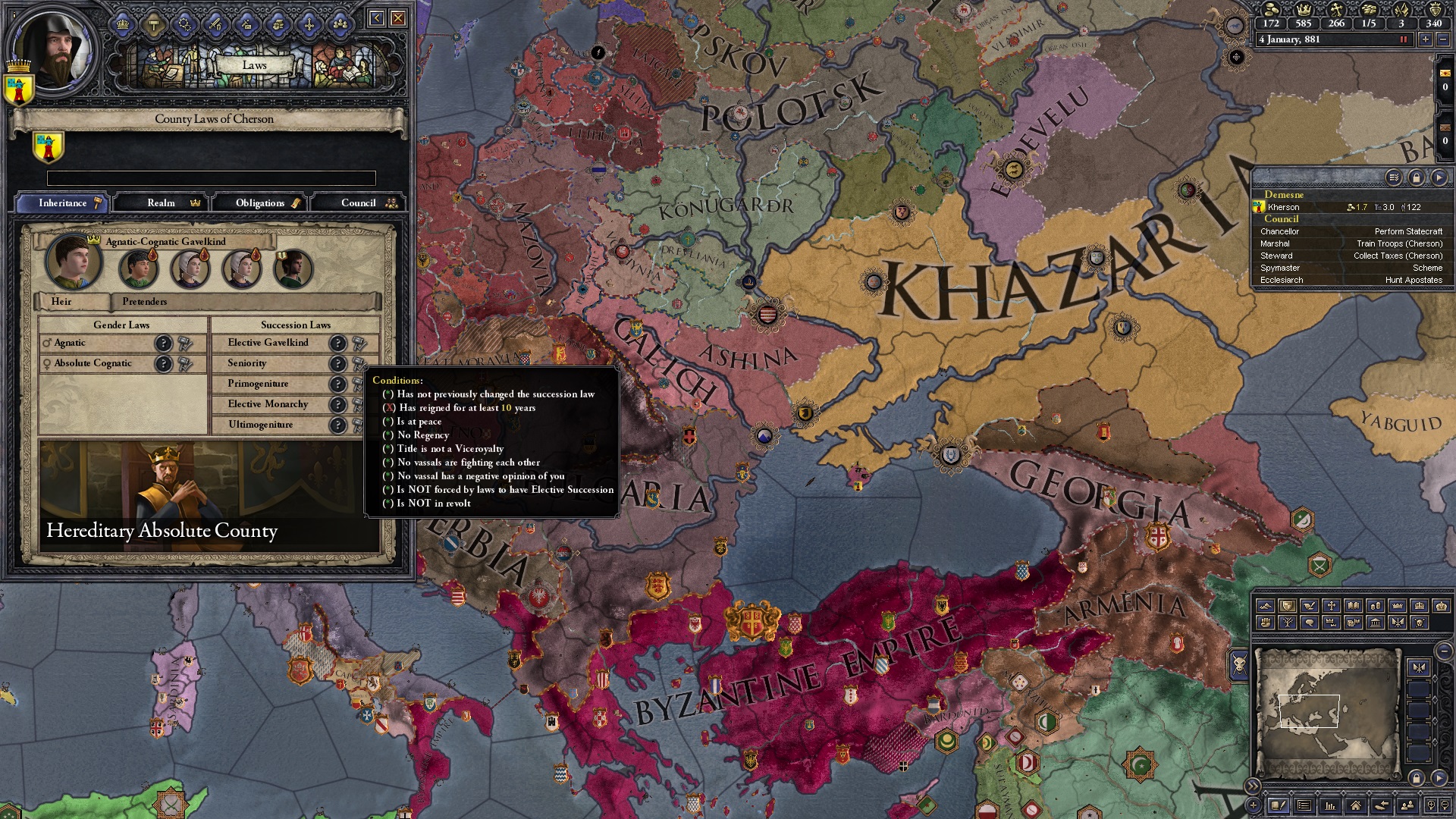The width and height of the screenshot is (1456, 819).
Task: Show the Council laws tab
Action: point(359,202)
